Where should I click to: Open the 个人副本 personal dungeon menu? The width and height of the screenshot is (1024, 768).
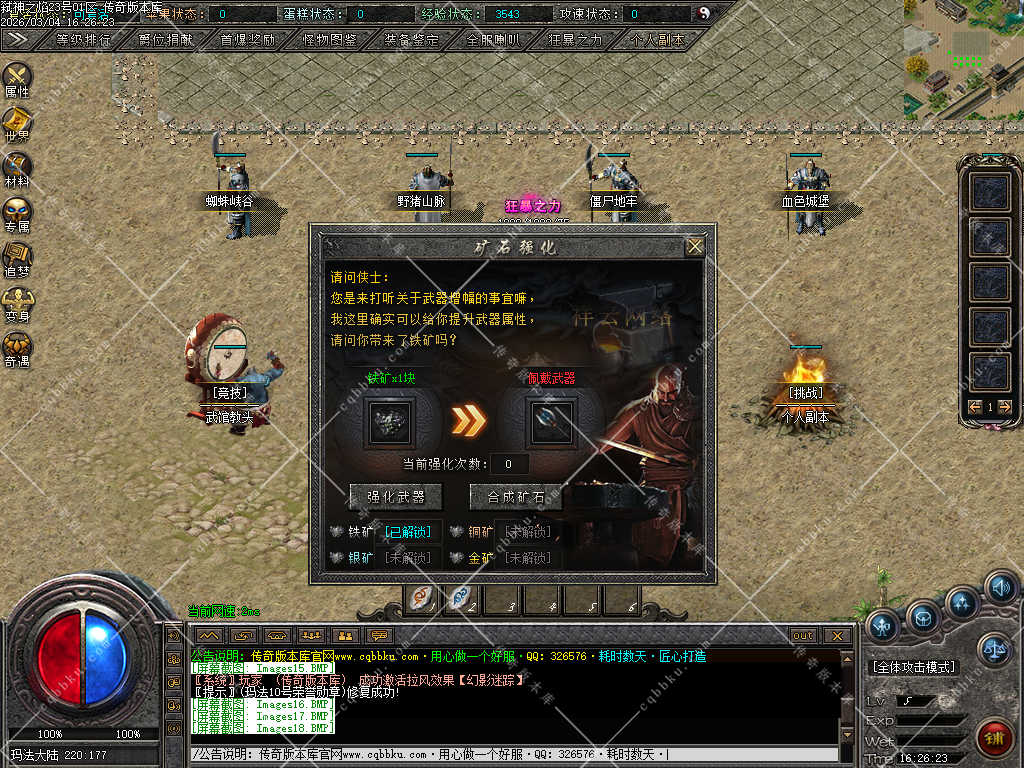point(658,40)
